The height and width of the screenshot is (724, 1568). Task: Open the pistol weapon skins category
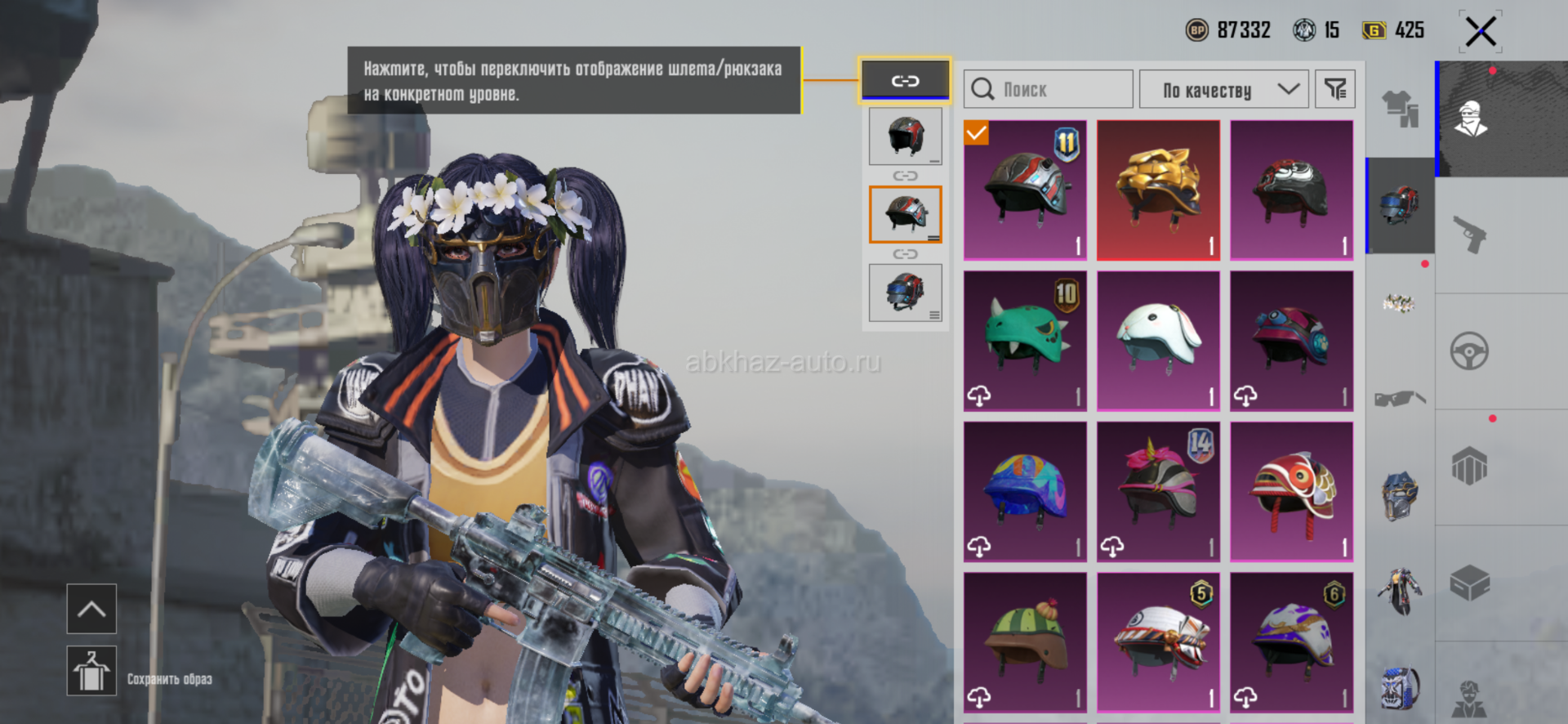point(1470,235)
